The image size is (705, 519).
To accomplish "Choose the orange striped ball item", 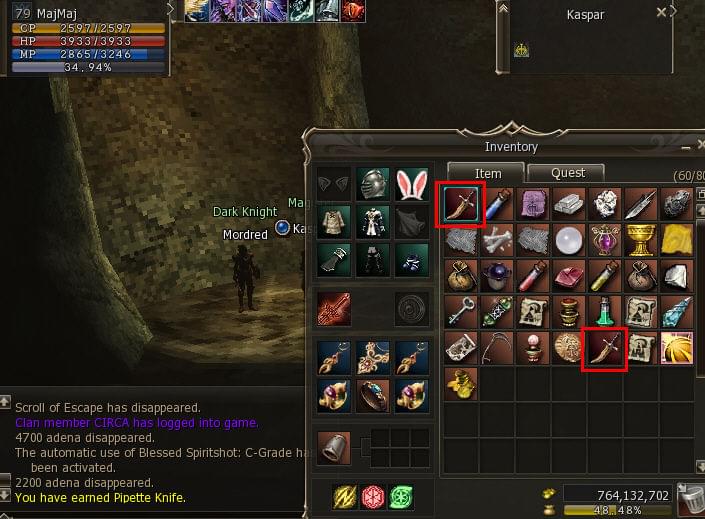I will [676, 348].
